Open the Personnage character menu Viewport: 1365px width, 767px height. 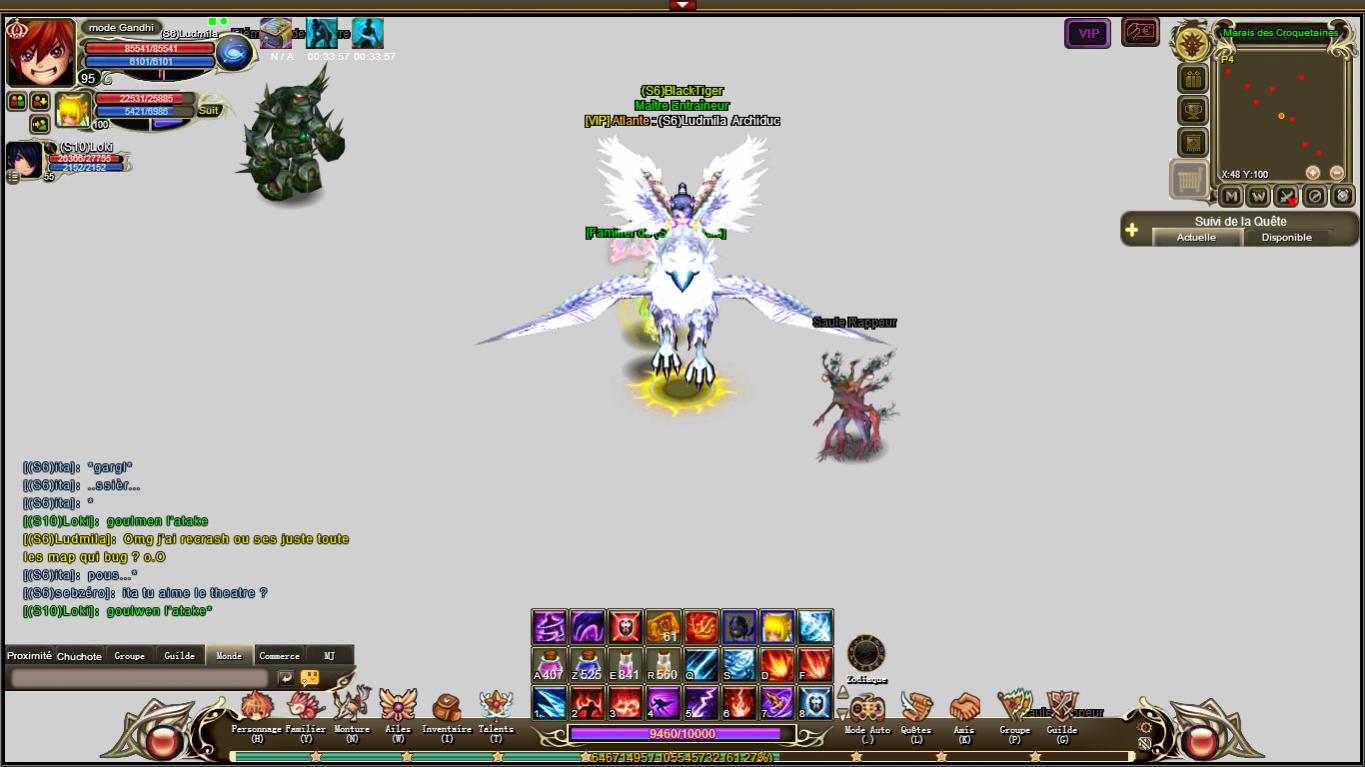click(256, 708)
